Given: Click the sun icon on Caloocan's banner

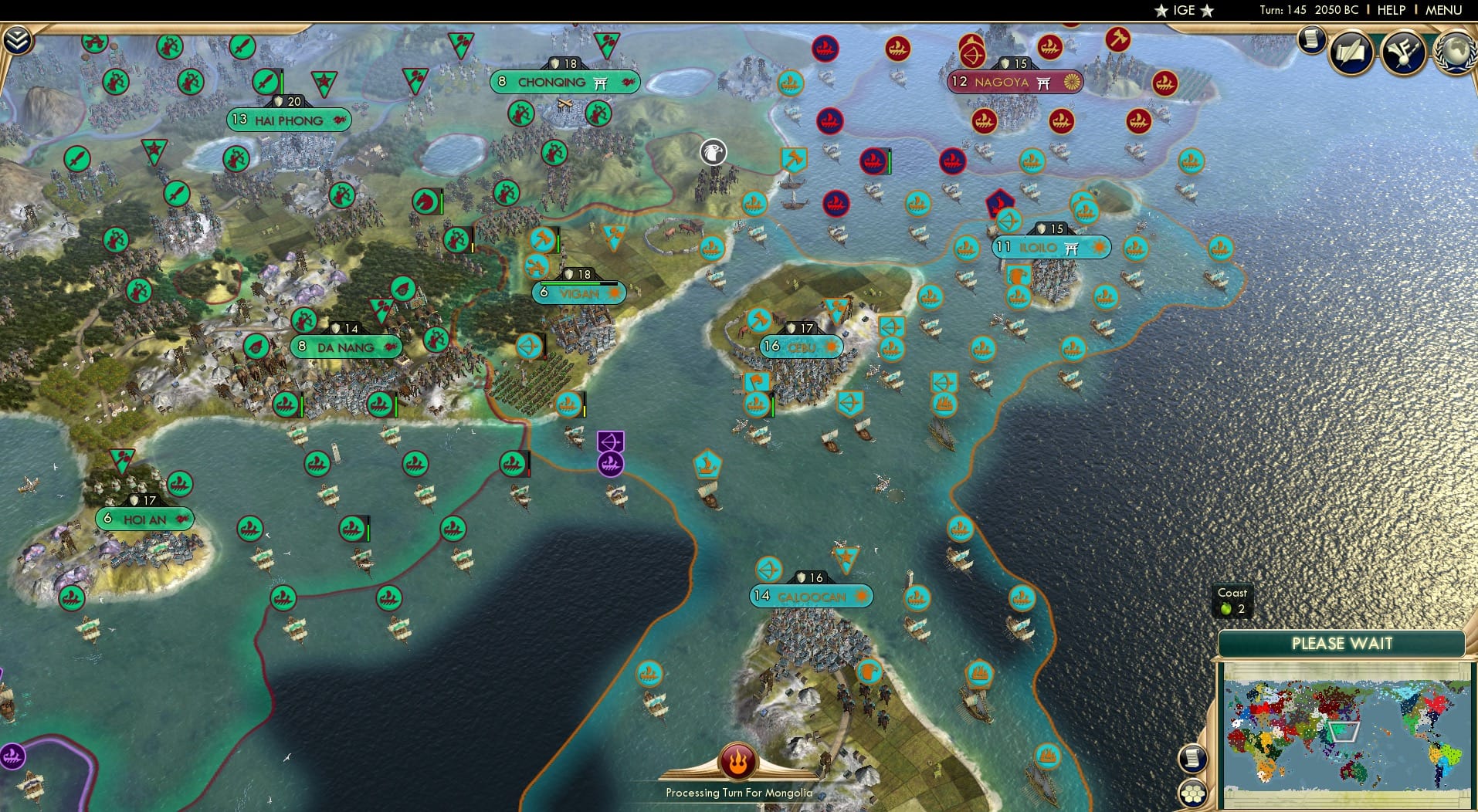Looking at the screenshot, I should coord(859,596).
